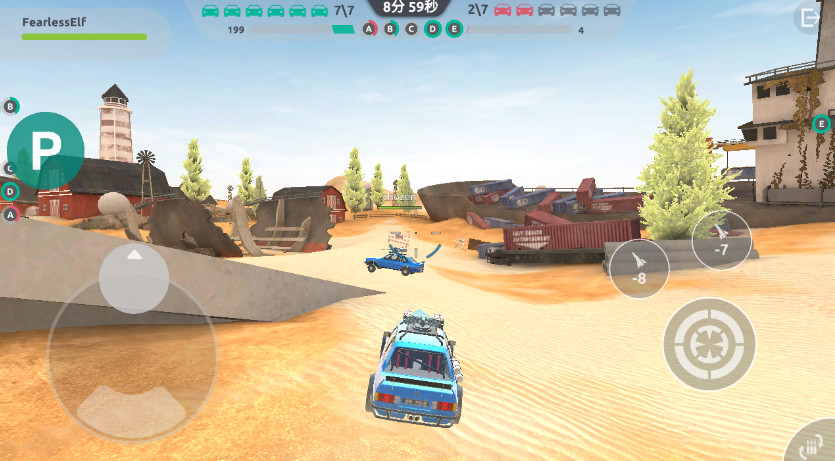The width and height of the screenshot is (835, 461).
Task: Exit the match via the door icon
Action: [808, 18]
